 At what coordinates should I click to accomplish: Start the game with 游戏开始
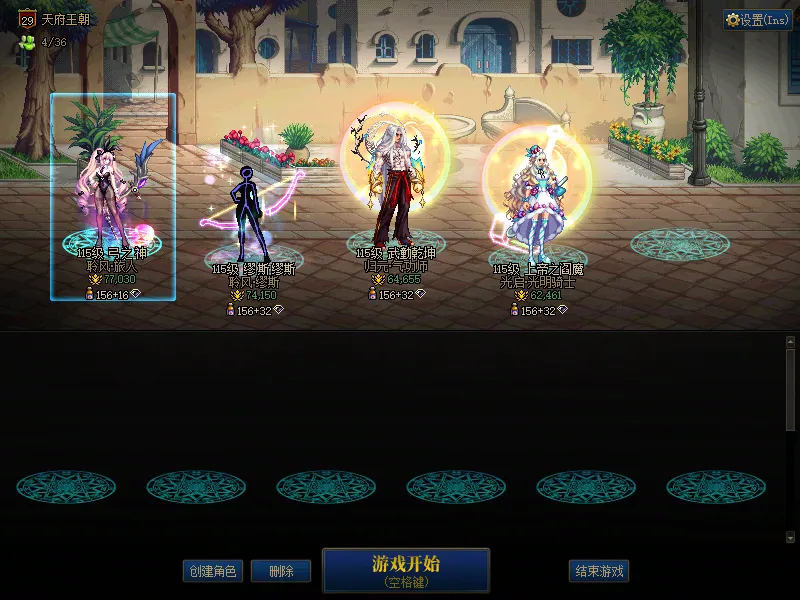406,570
